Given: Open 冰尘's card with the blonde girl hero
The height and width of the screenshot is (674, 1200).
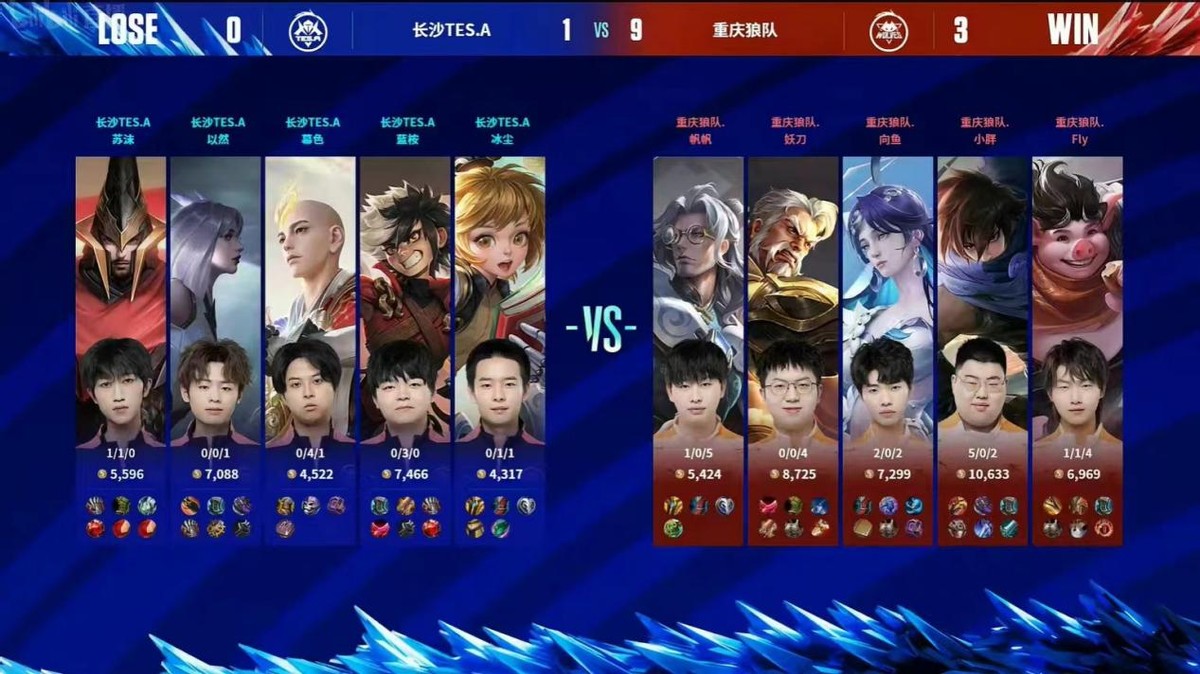Looking at the screenshot, I should click(x=499, y=300).
